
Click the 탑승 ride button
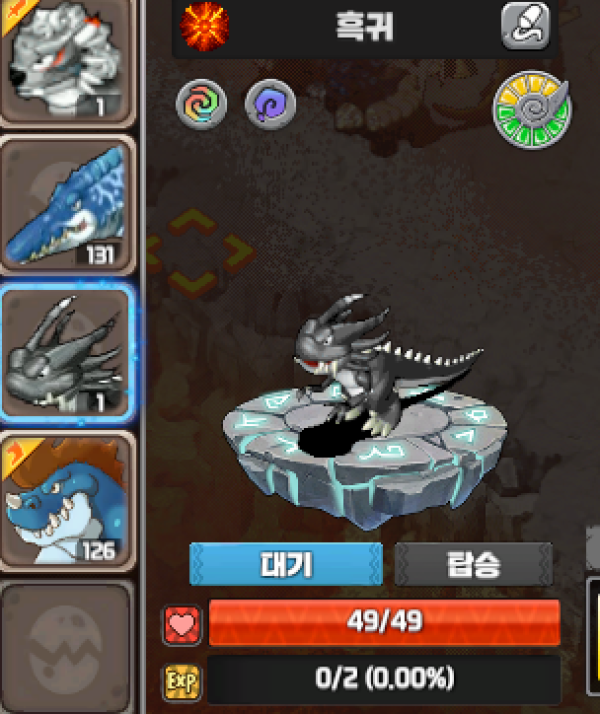click(x=473, y=565)
